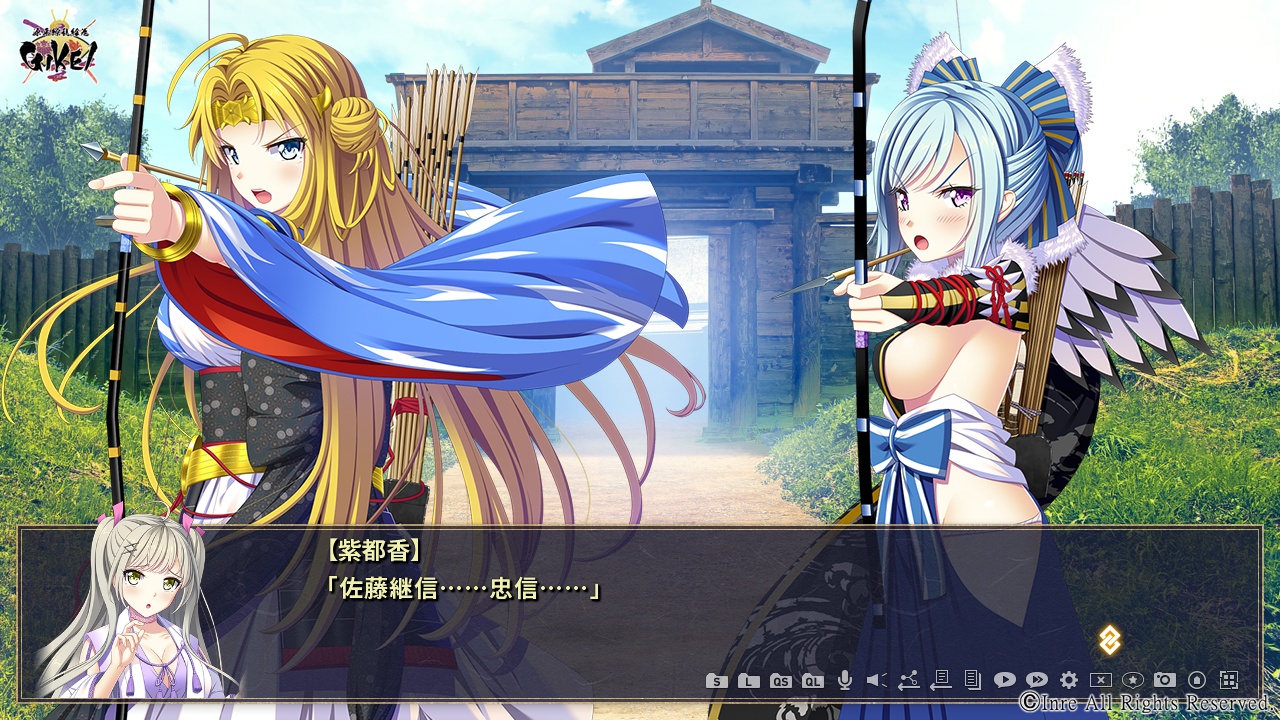The image size is (1280, 720).
Task: Open the scene flowchart branch icon
Action: [x=908, y=681]
